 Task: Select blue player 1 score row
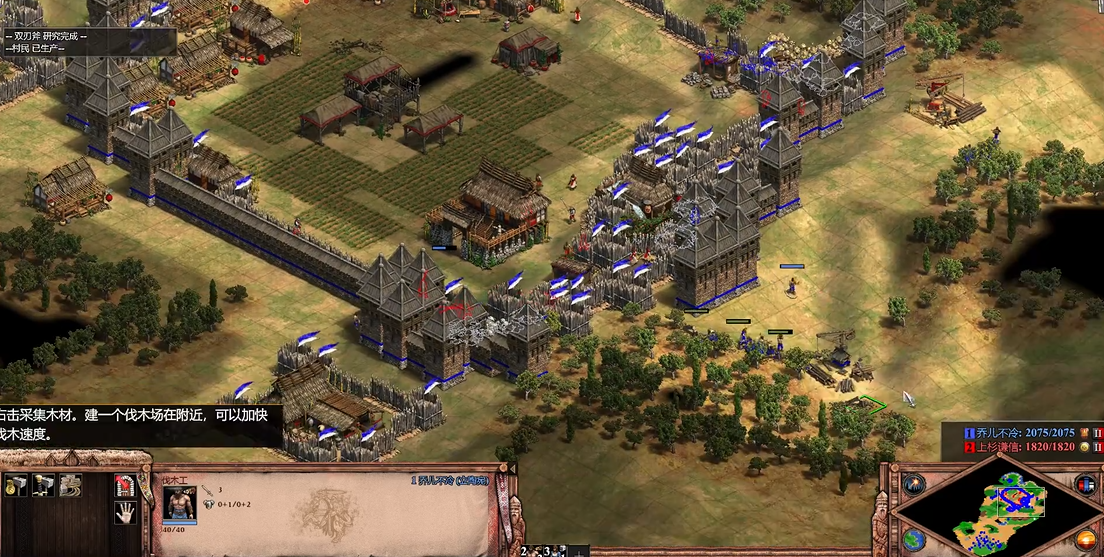[1018, 433]
